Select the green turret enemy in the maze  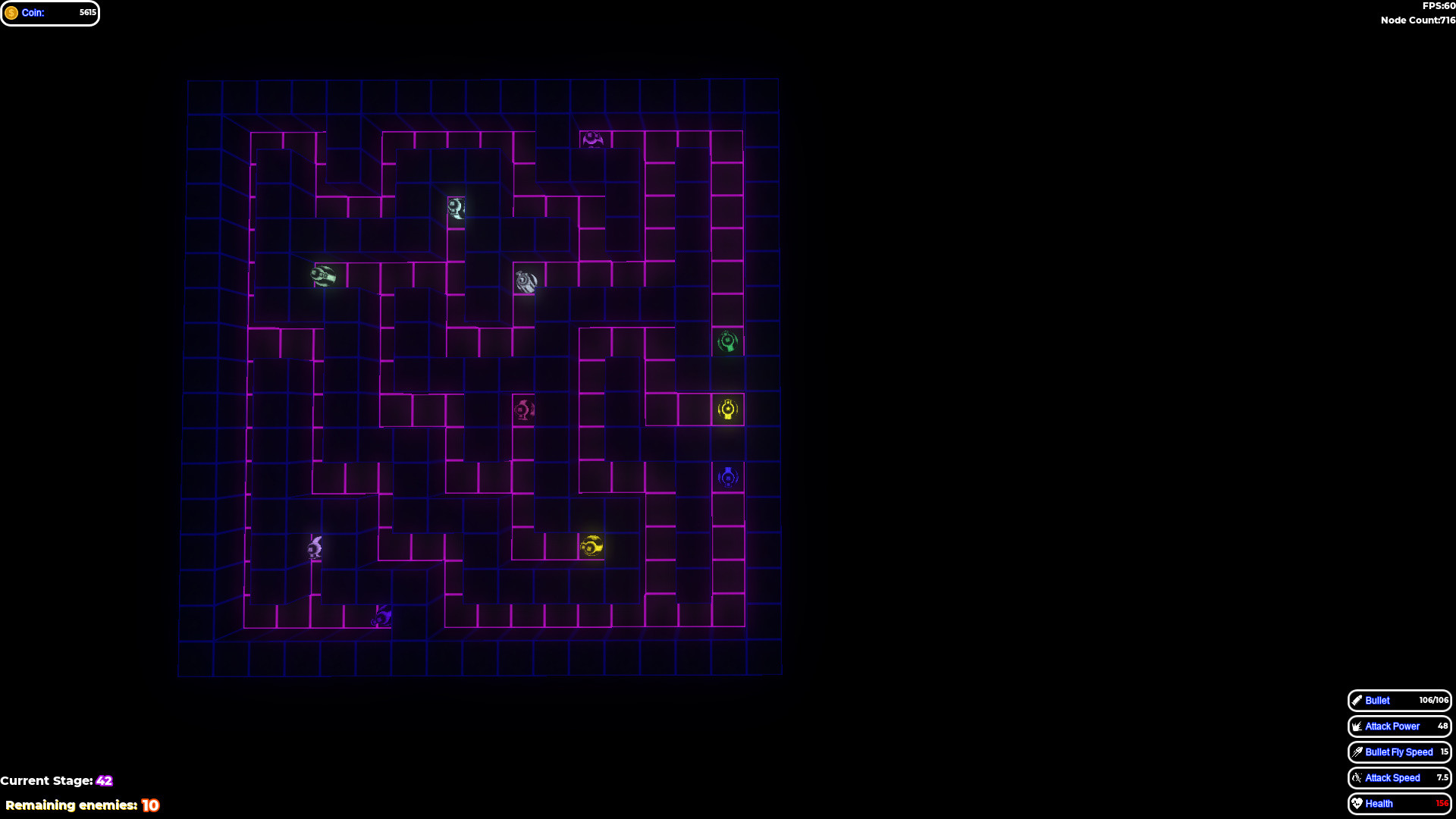coord(727,343)
